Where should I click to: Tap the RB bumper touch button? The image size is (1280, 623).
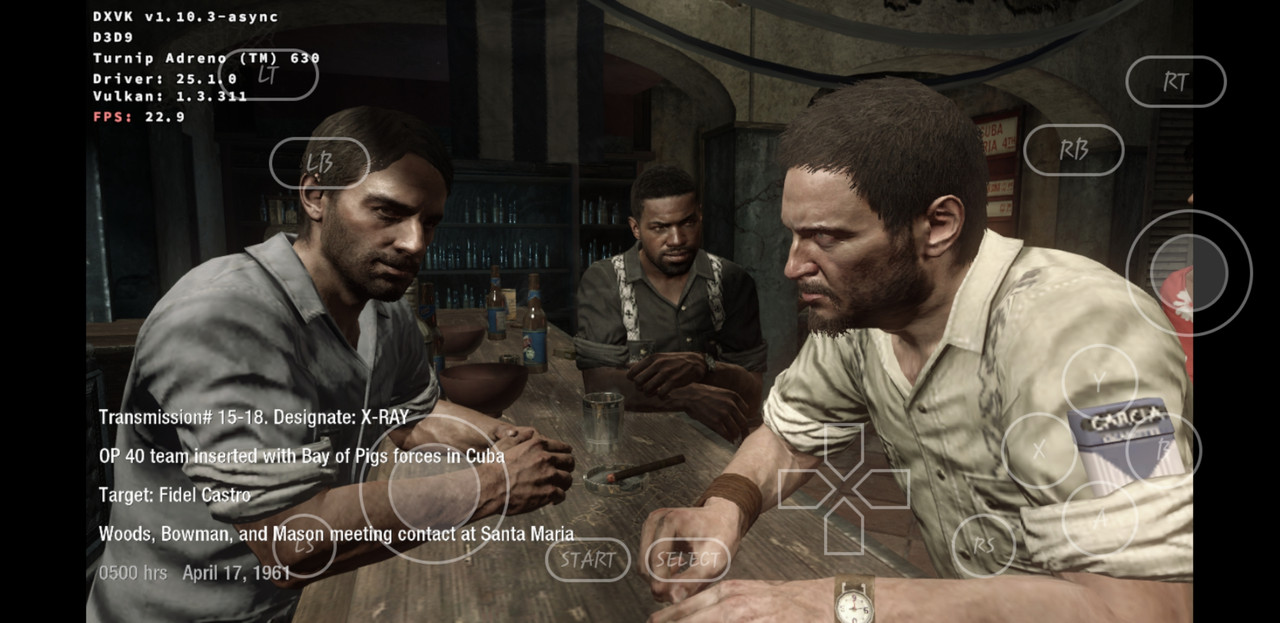[1073, 150]
